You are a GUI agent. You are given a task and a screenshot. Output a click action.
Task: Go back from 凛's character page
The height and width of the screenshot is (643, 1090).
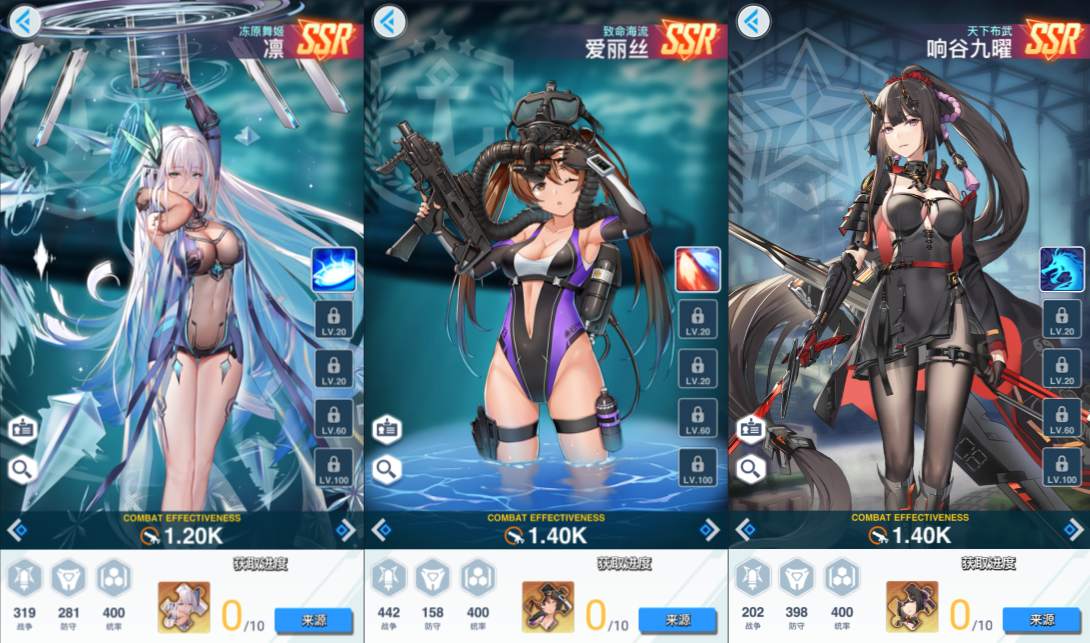pos(25,21)
